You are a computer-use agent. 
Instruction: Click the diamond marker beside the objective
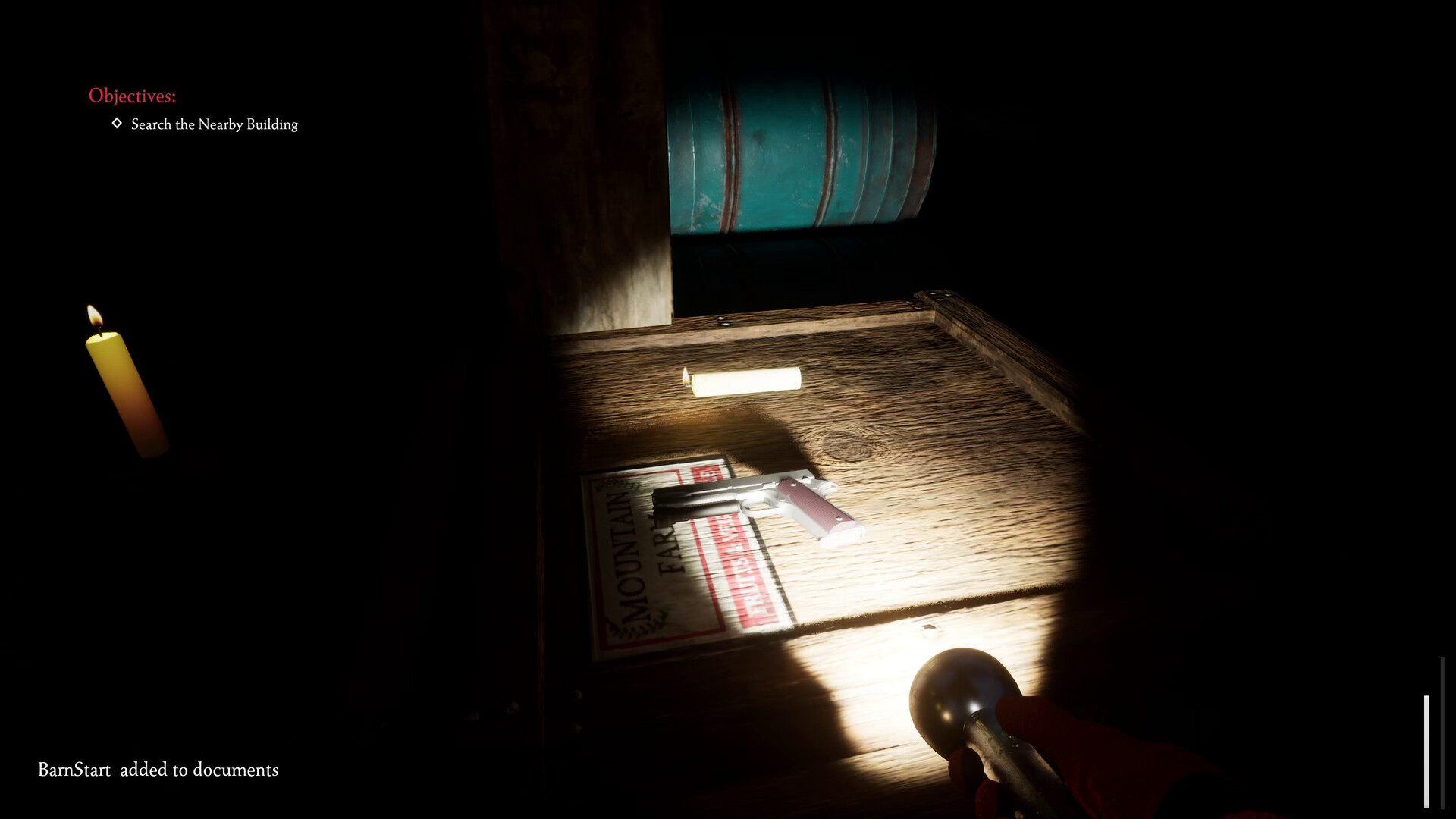point(115,124)
